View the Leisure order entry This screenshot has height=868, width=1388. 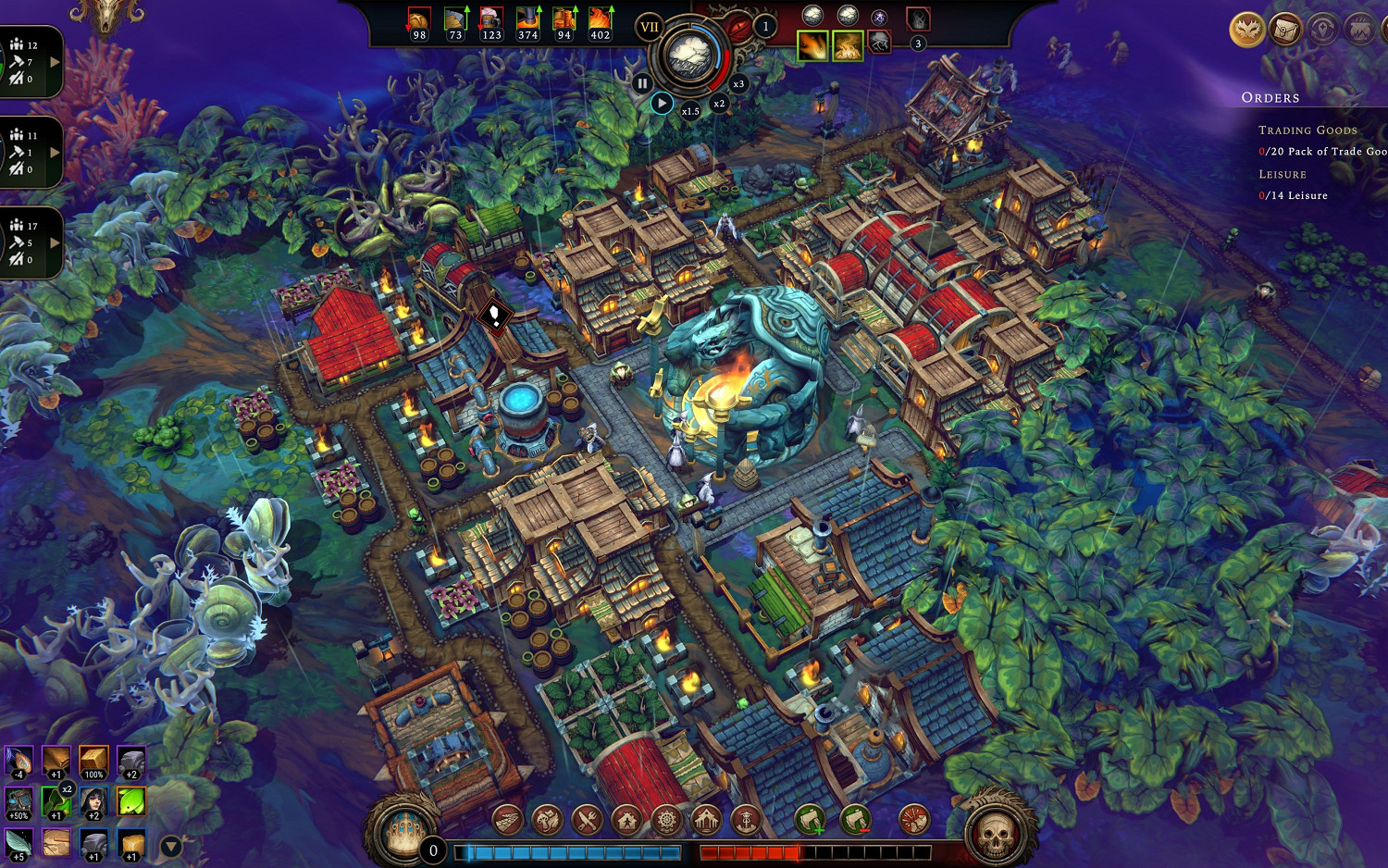coord(1292,195)
